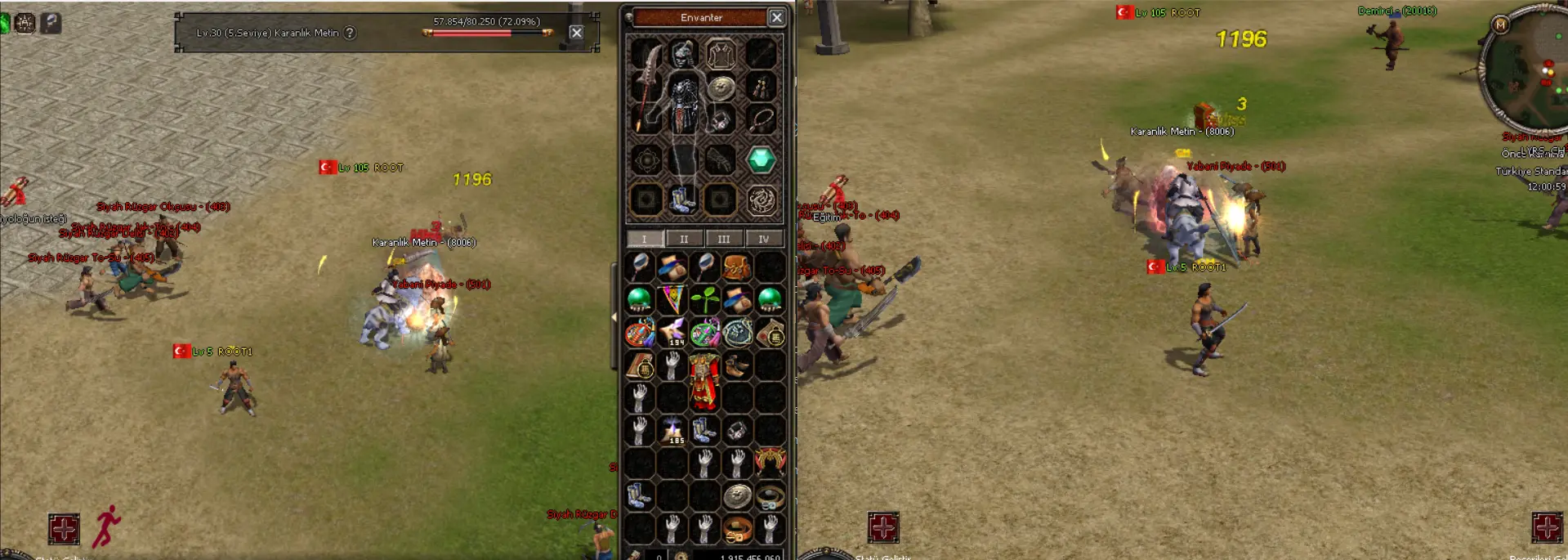Select the equipped round shield slot

(x=721, y=87)
